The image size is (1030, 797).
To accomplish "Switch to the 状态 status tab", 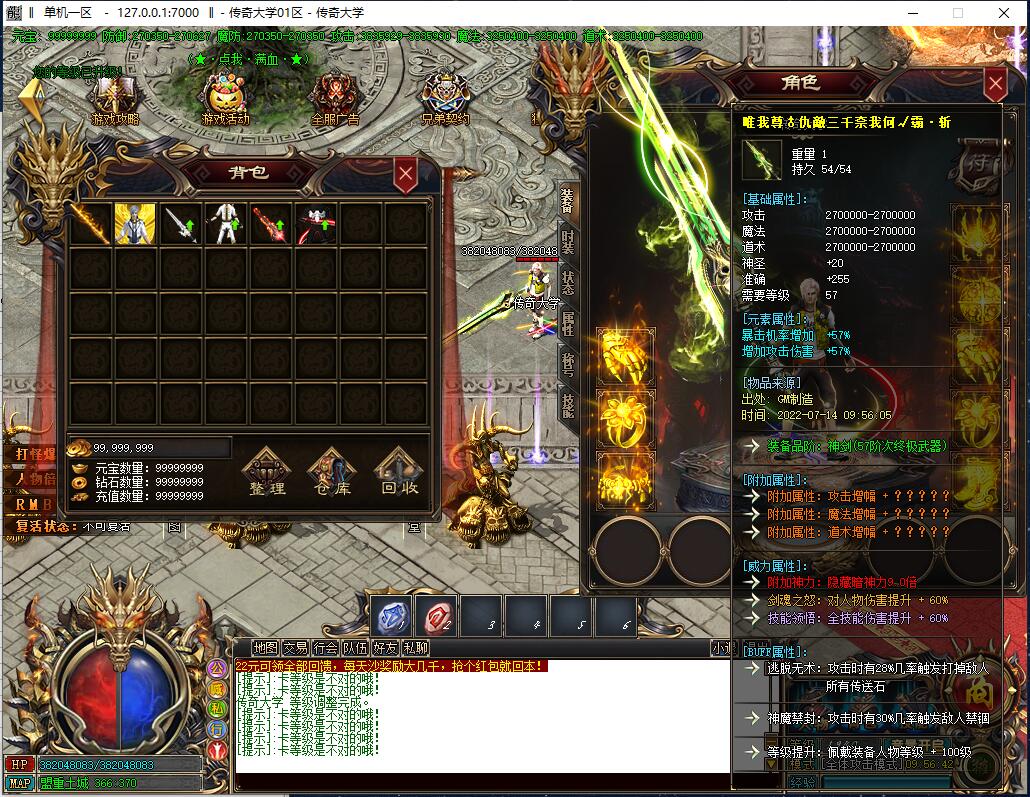I will [x=568, y=282].
